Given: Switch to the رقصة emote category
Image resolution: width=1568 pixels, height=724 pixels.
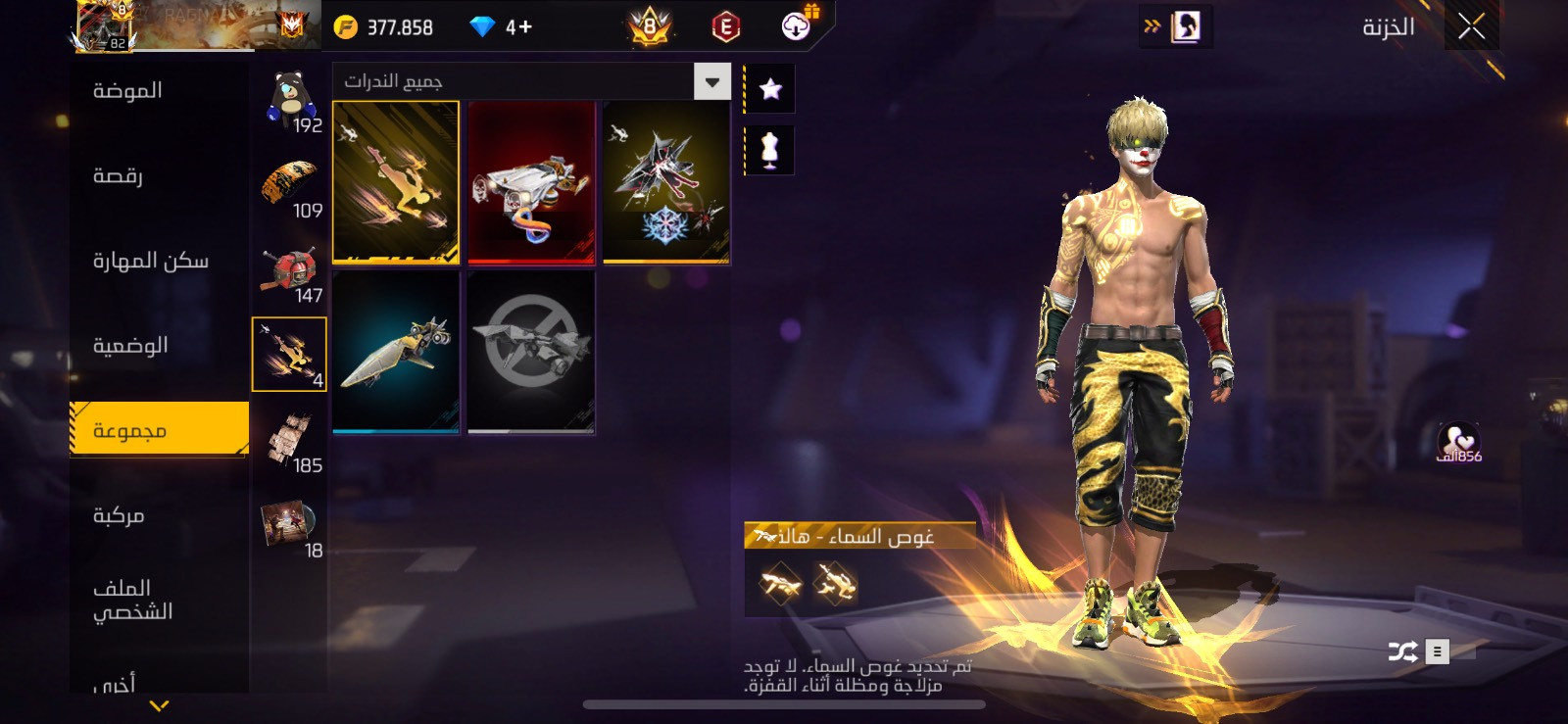Looking at the screenshot, I should click(x=119, y=176).
